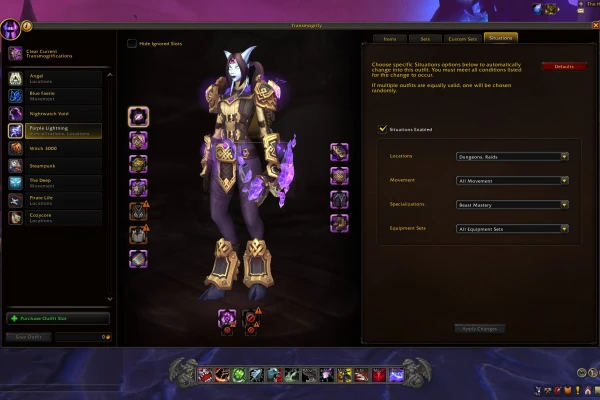Switch to the Custom Sets tab
Viewport: 600px width, 400px height.
(x=462, y=38)
